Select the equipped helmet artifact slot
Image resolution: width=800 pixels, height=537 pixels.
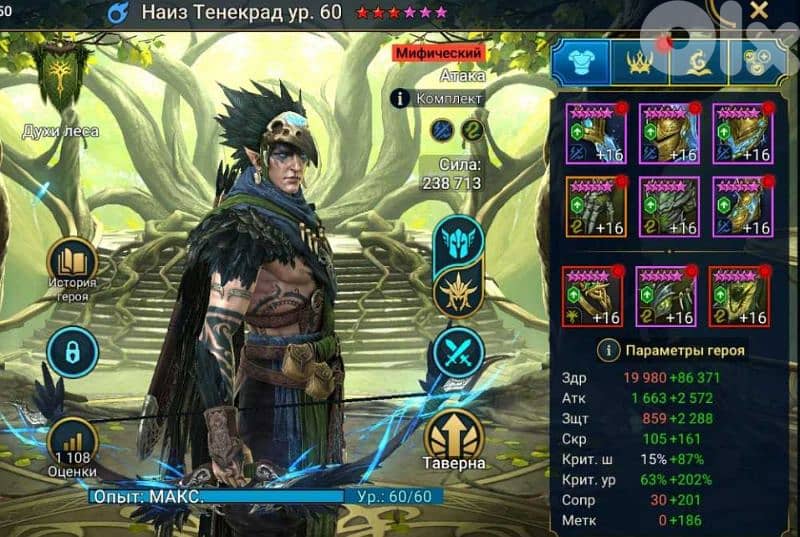669,133
